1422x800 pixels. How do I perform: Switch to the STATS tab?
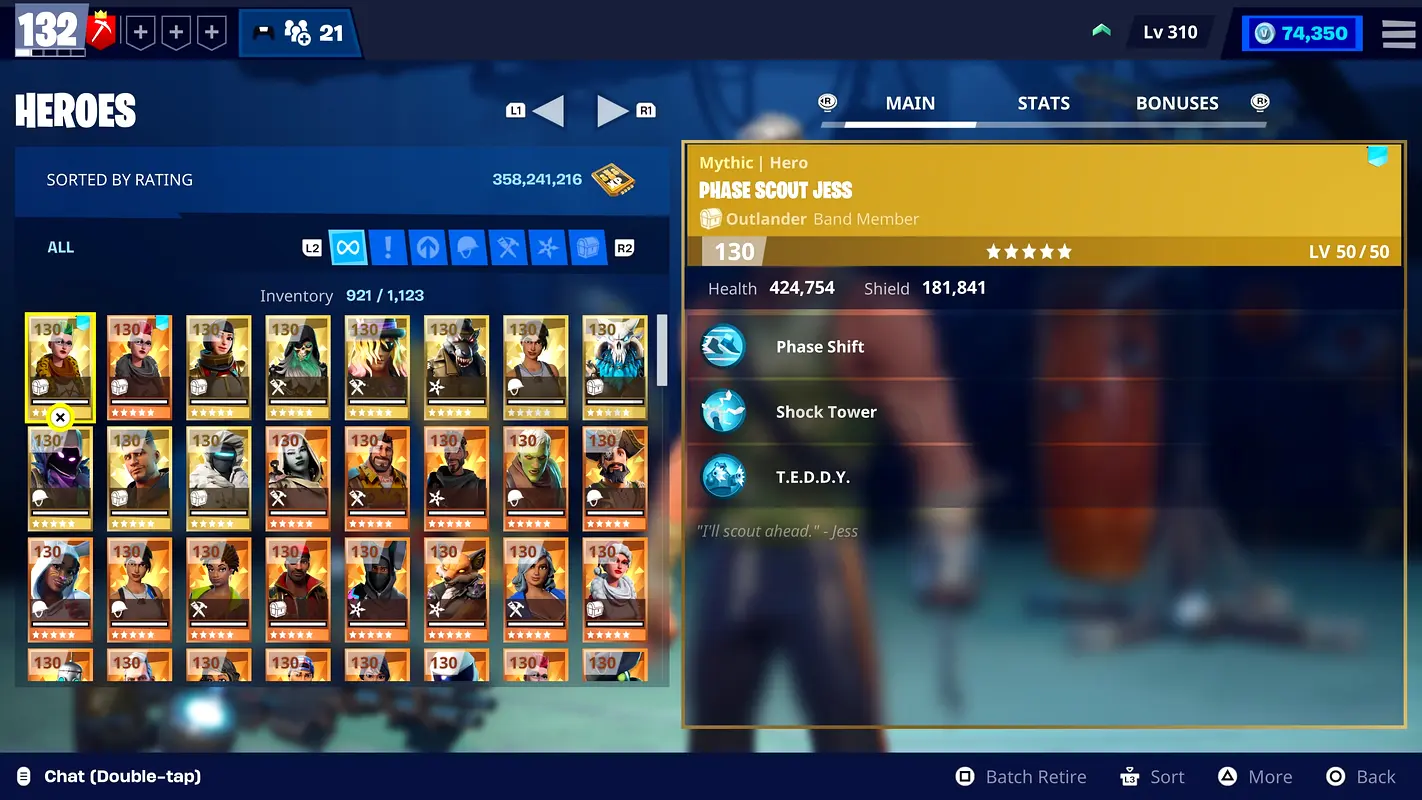[1043, 103]
